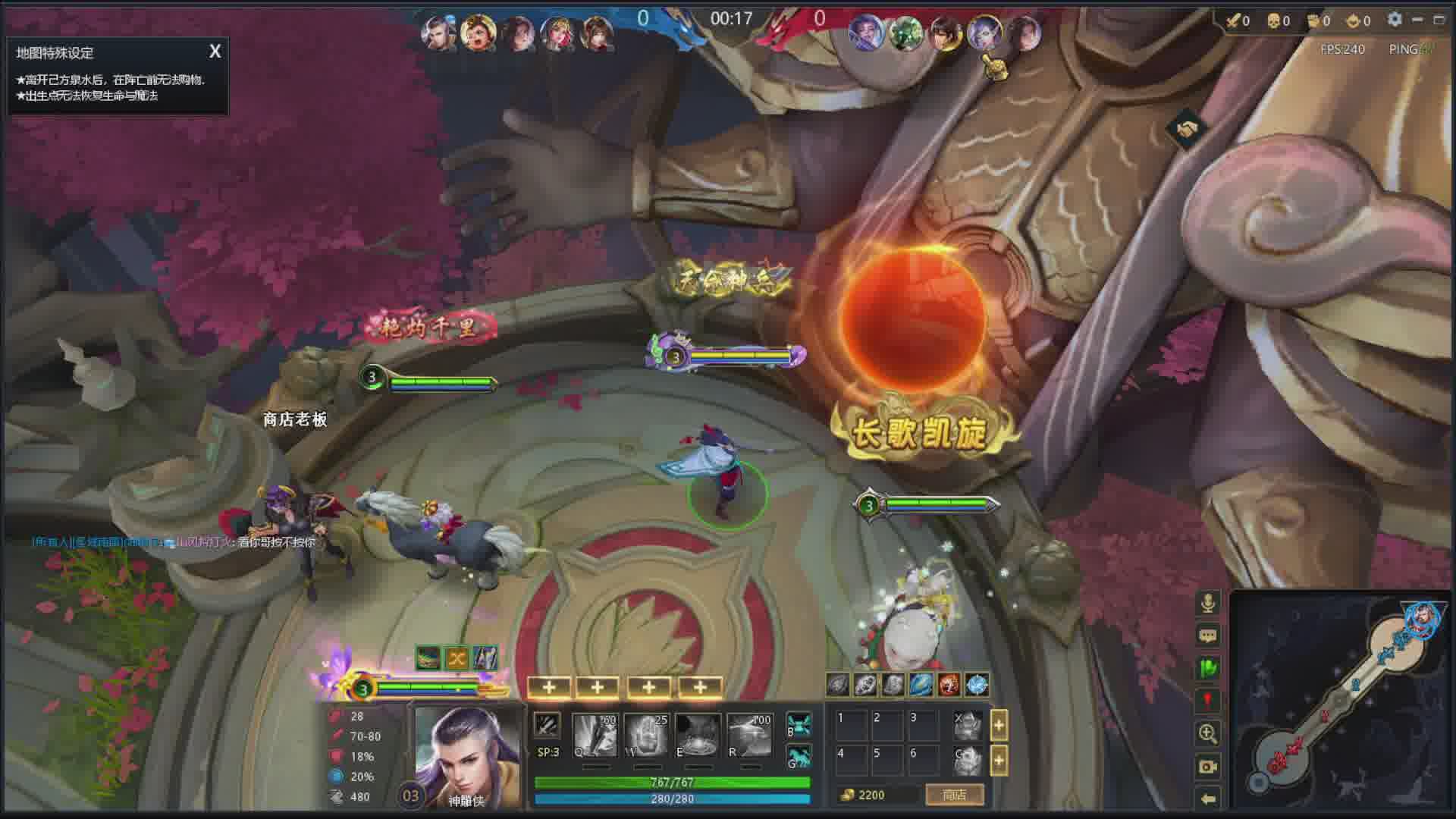Activate the W ability icon
The height and width of the screenshot is (819, 1456).
[x=646, y=735]
